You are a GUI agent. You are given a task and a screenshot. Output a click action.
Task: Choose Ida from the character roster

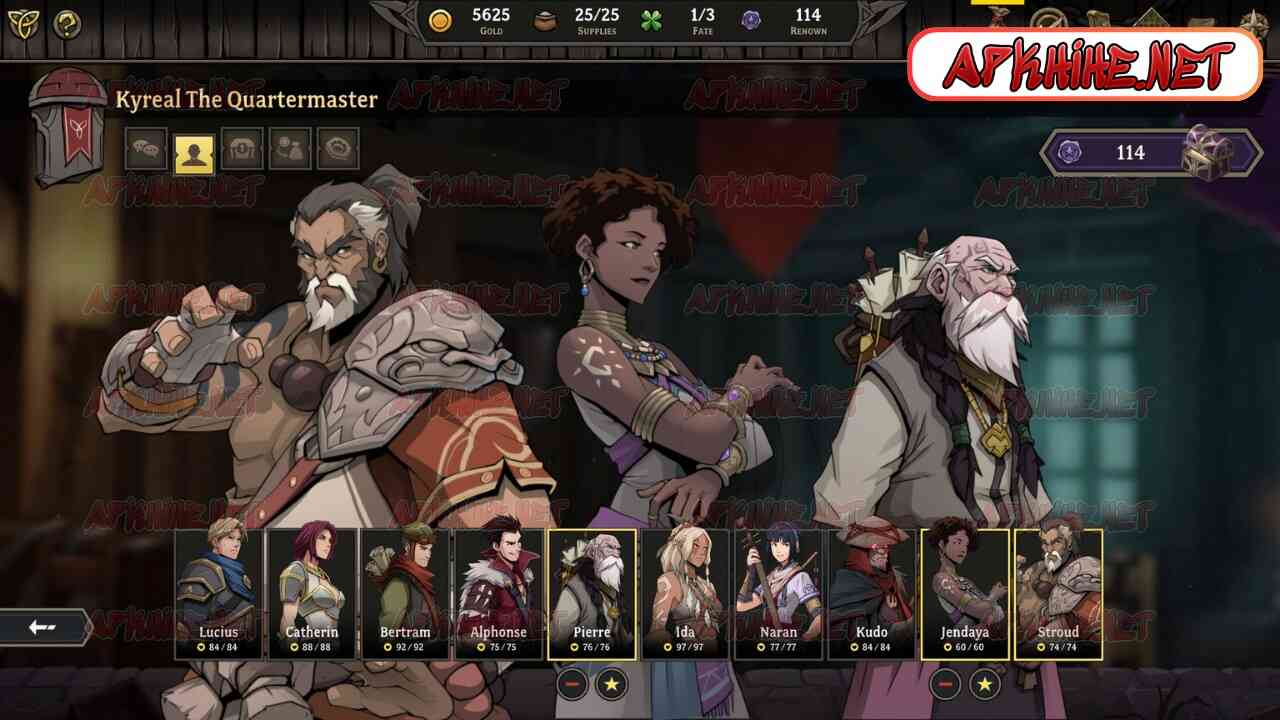(686, 593)
